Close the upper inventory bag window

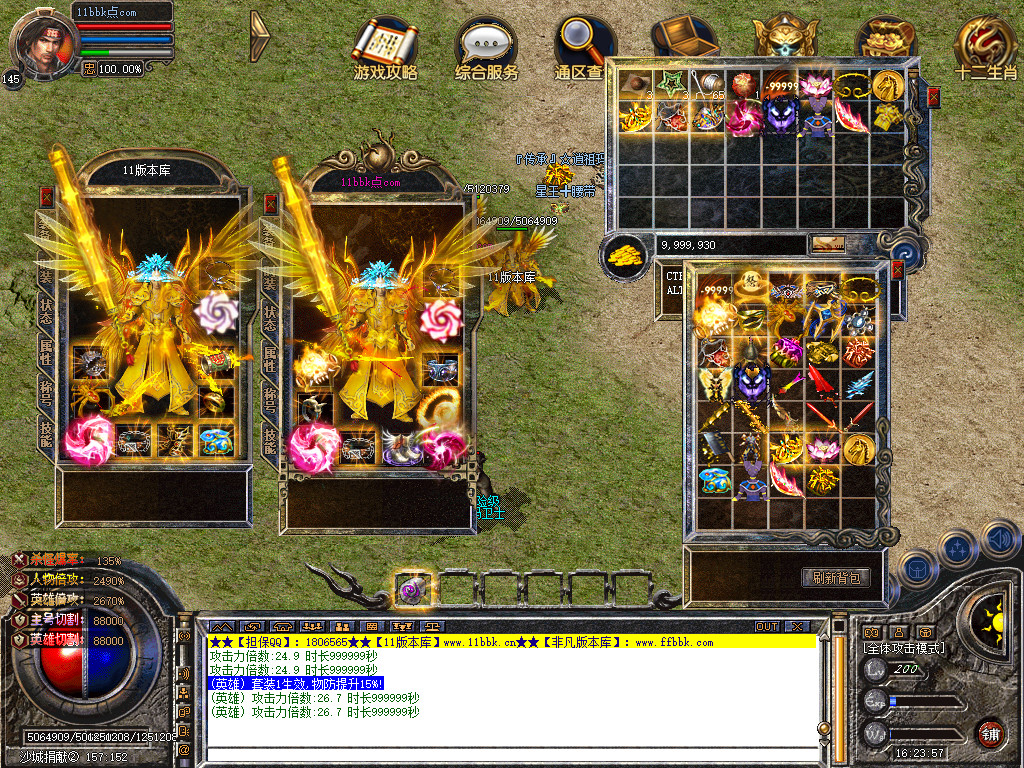[x=933, y=97]
